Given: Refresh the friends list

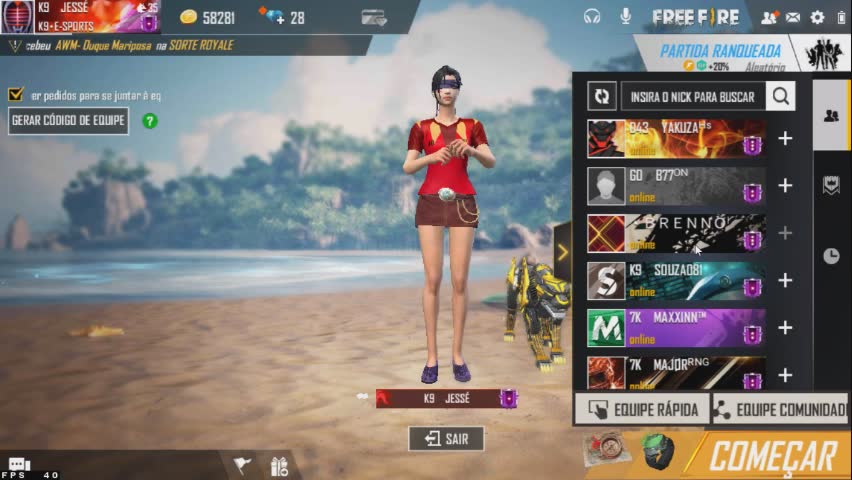Looking at the screenshot, I should tap(602, 97).
